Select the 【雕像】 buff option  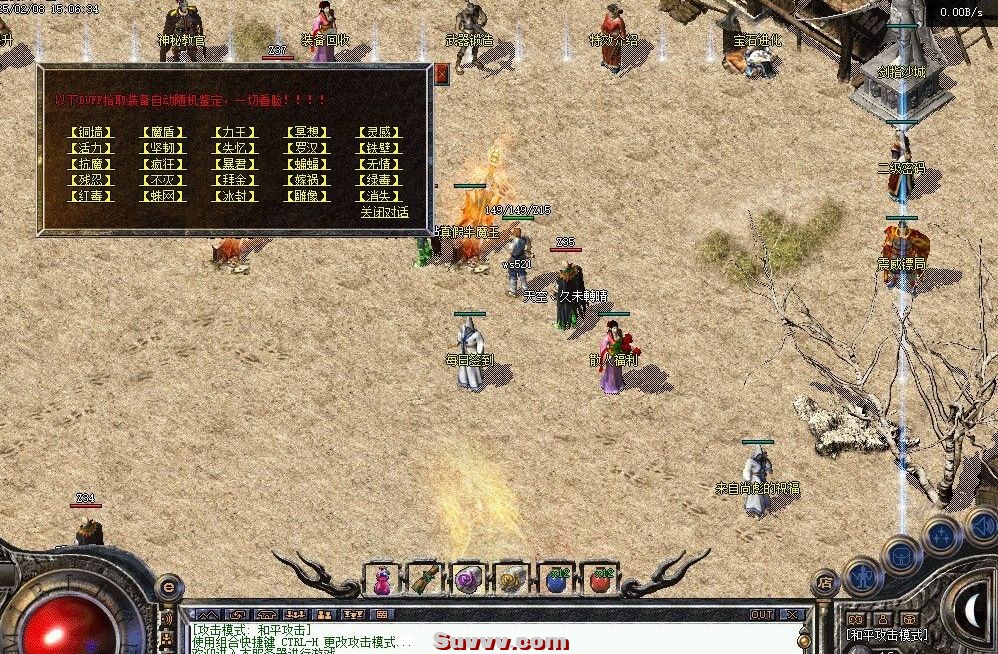(x=305, y=196)
